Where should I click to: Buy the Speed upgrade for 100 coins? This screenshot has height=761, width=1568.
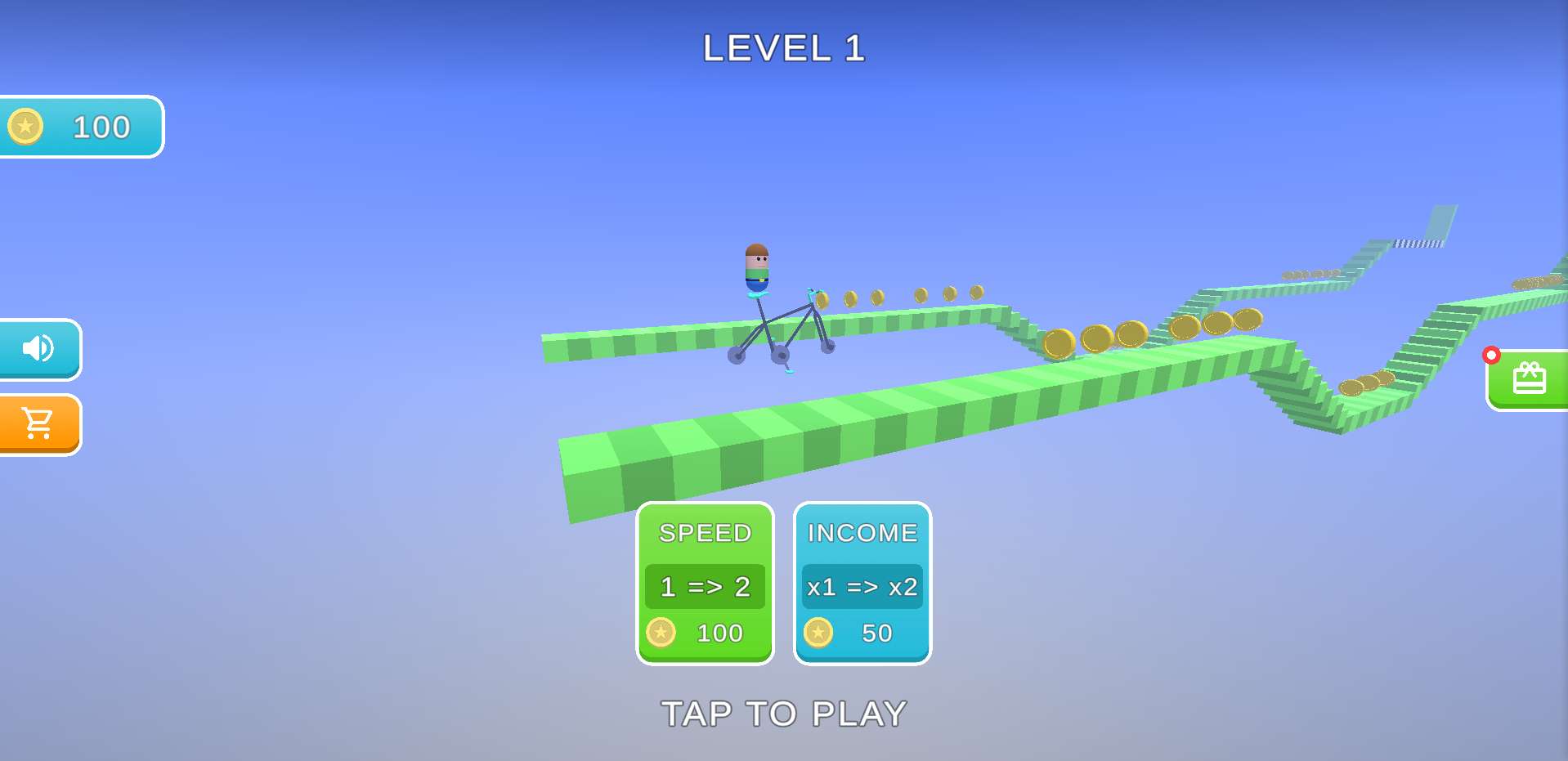pos(705,583)
